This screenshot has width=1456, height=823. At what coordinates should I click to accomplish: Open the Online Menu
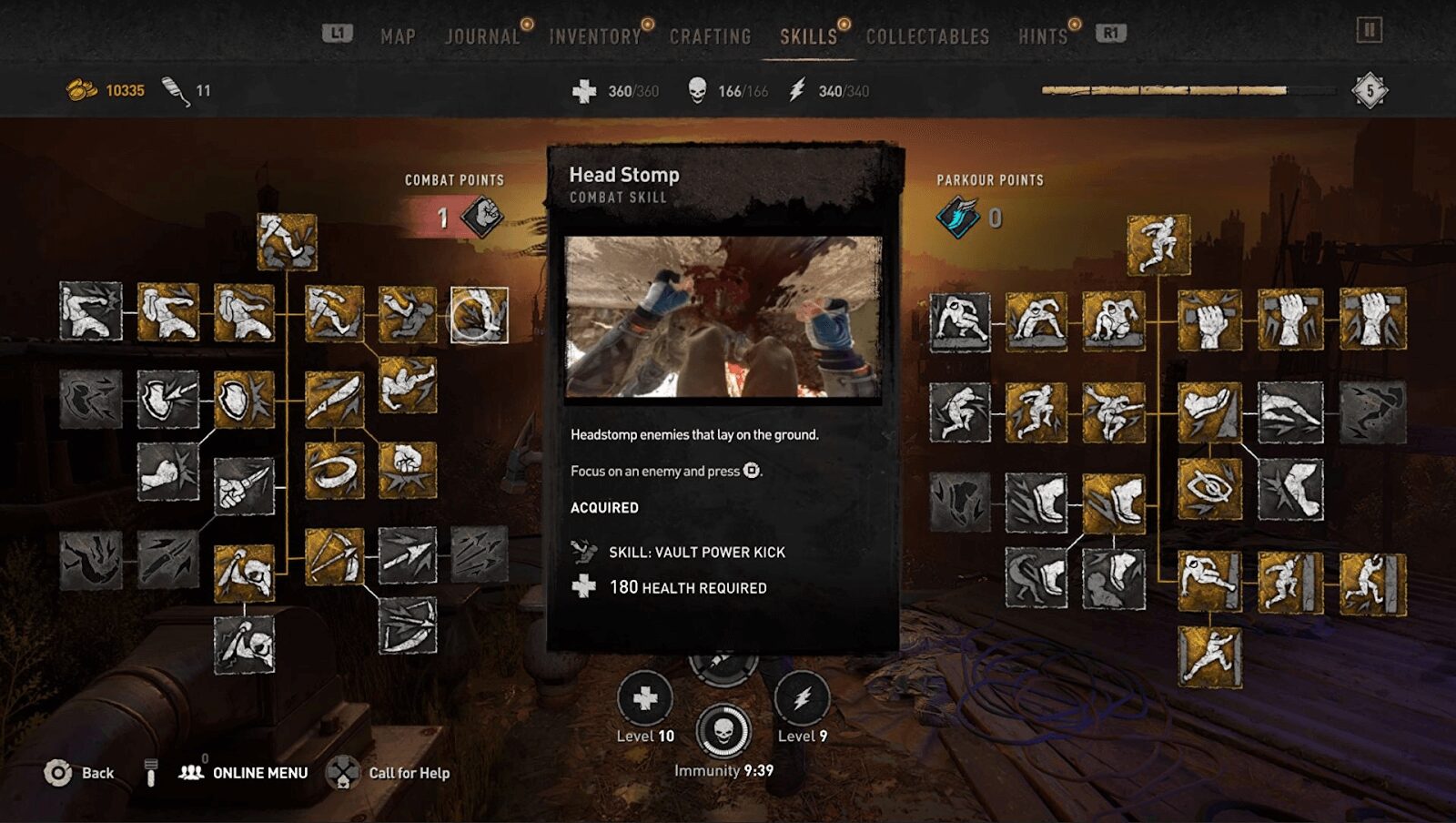click(x=259, y=773)
